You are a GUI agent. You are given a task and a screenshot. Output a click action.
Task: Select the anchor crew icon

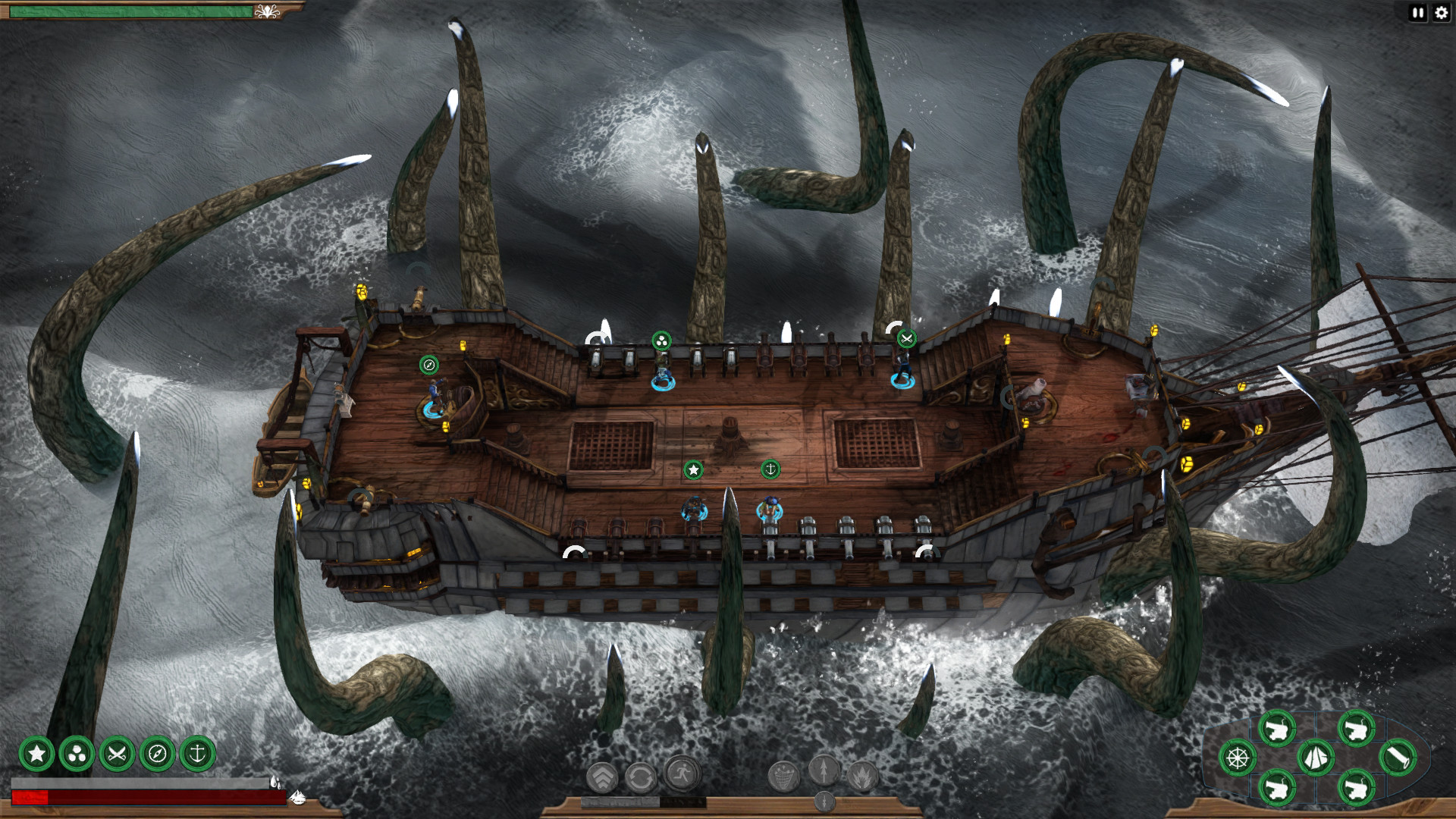coord(197,754)
